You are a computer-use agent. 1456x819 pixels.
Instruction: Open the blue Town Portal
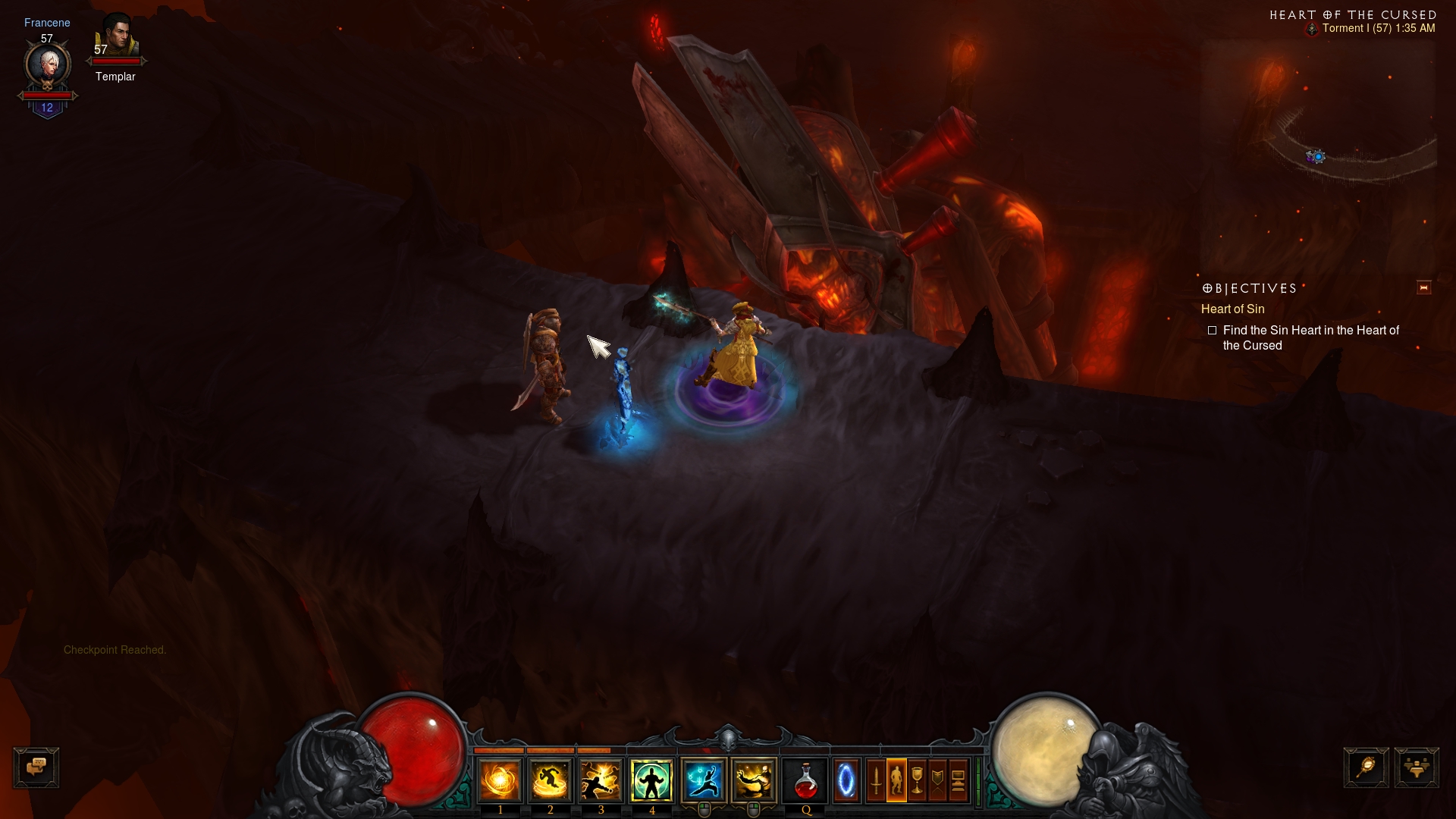[x=846, y=781]
